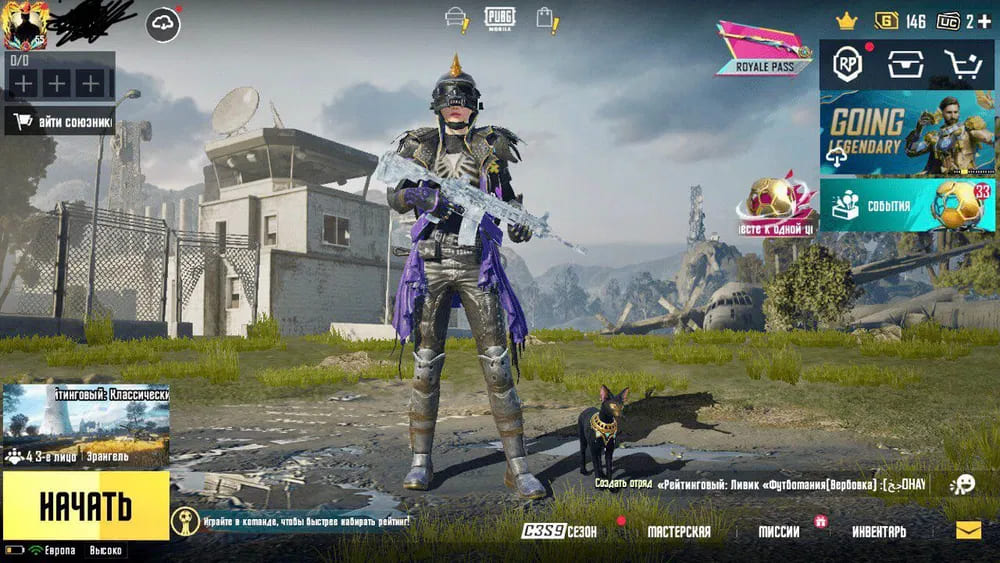This screenshot has width=1000, height=563.
Task: Open the shopping cart store
Action: (x=962, y=65)
